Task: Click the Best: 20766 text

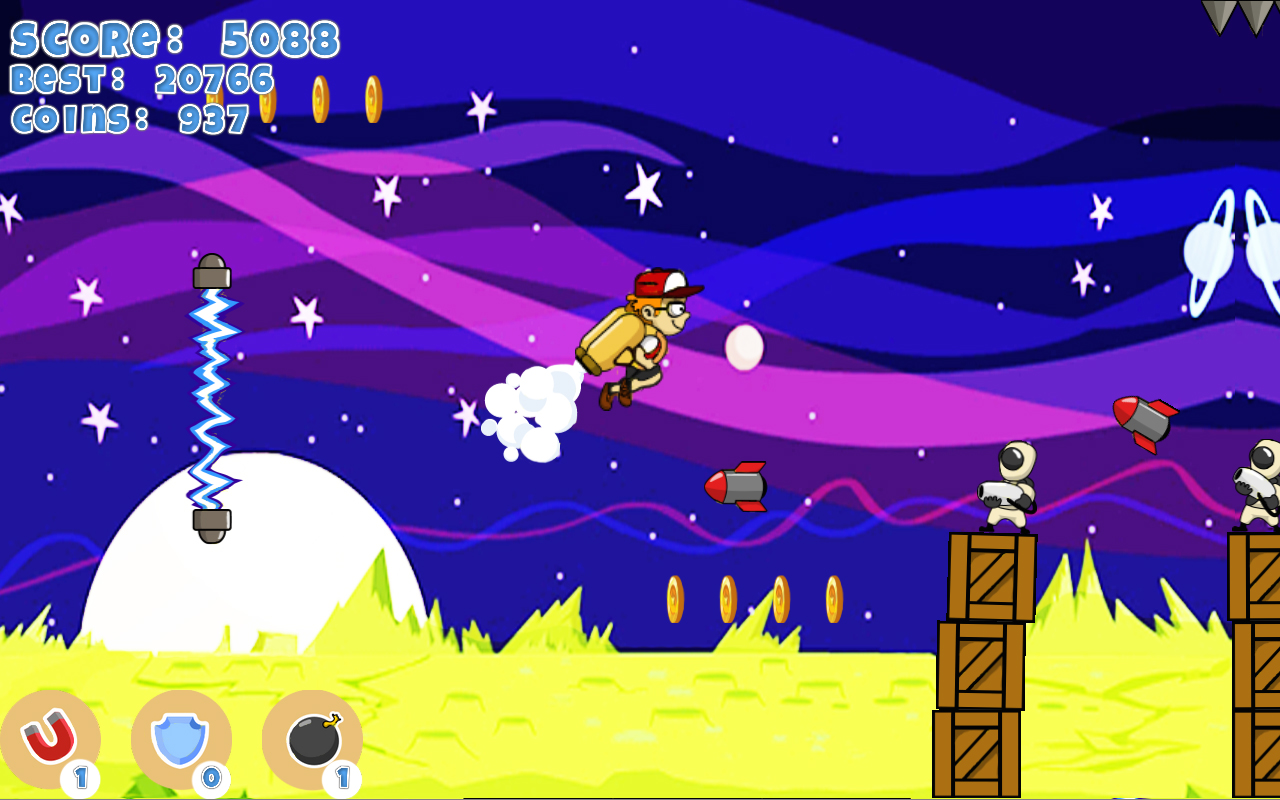Action: 140,80
